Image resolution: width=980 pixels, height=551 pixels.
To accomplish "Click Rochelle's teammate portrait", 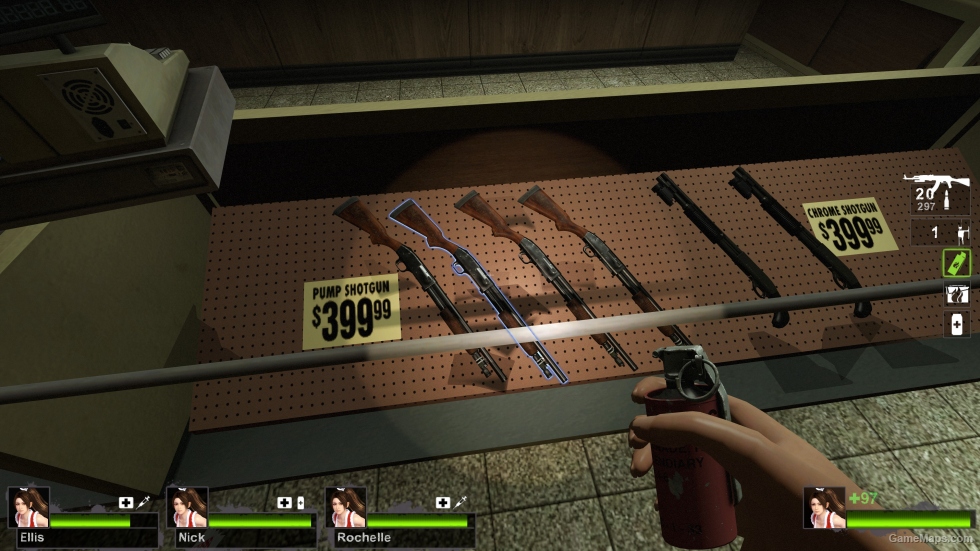I will (x=346, y=507).
